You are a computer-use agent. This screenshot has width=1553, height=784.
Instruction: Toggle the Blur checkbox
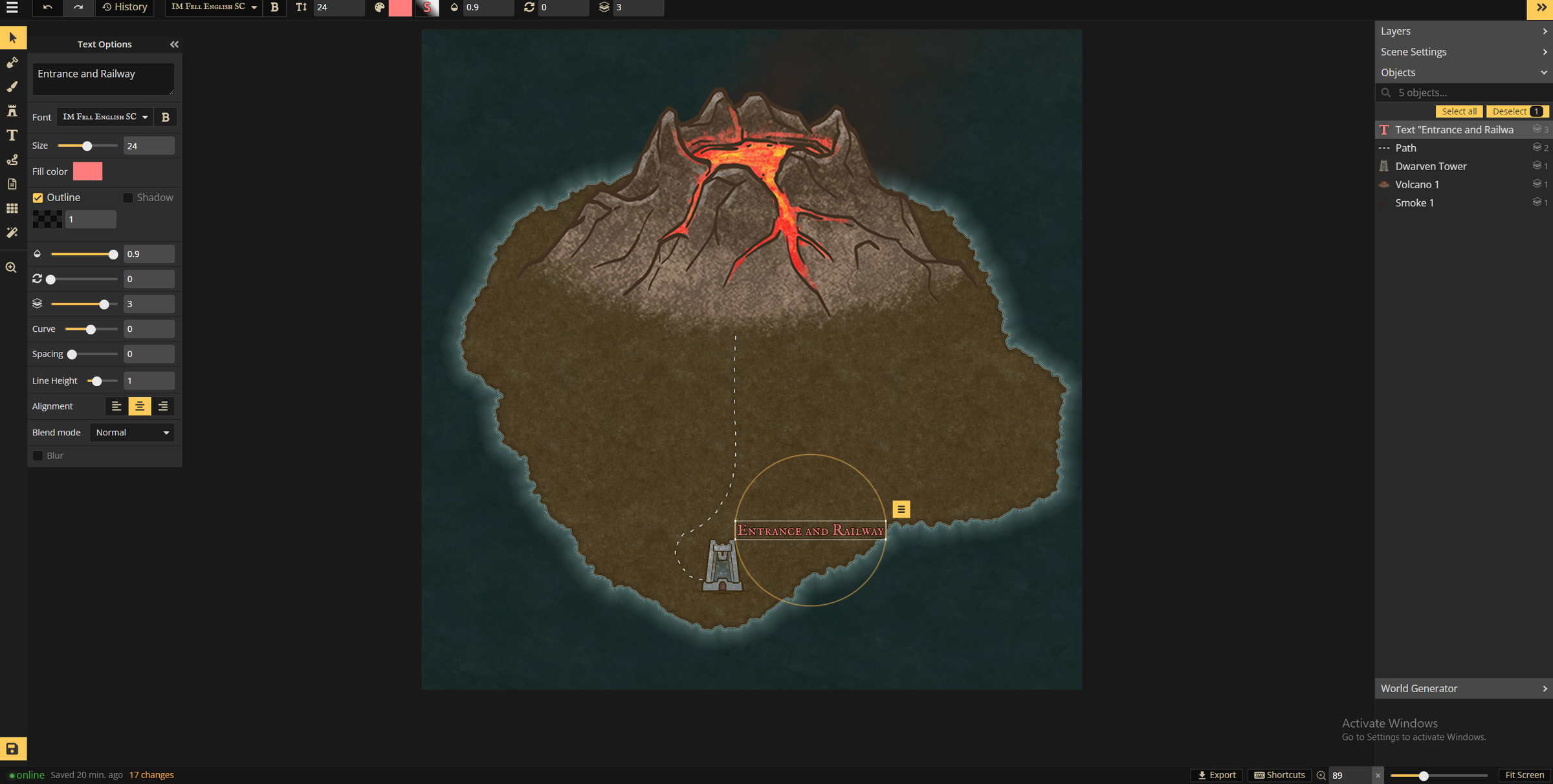(x=38, y=455)
